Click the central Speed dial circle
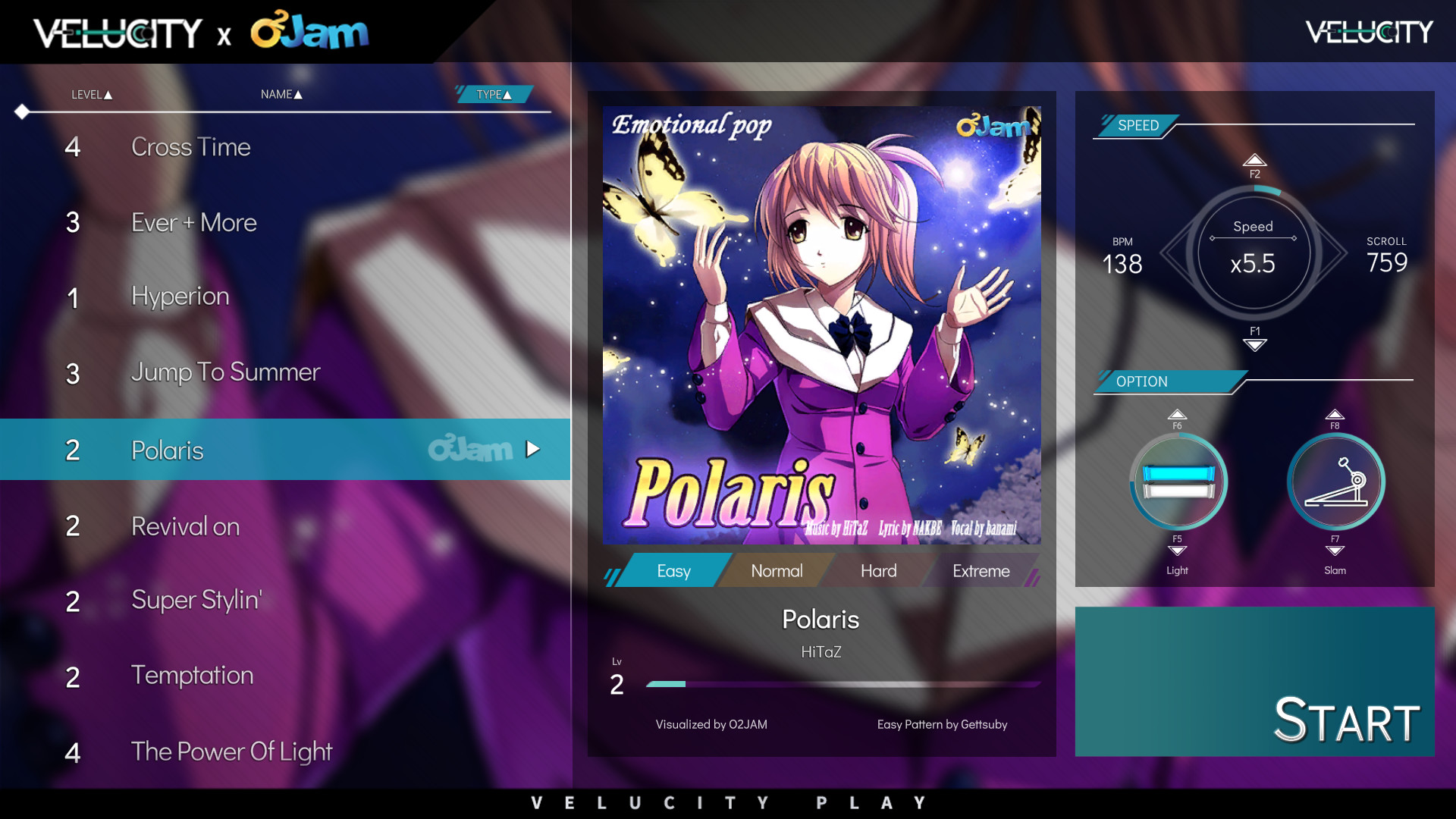 (1254, 254)
